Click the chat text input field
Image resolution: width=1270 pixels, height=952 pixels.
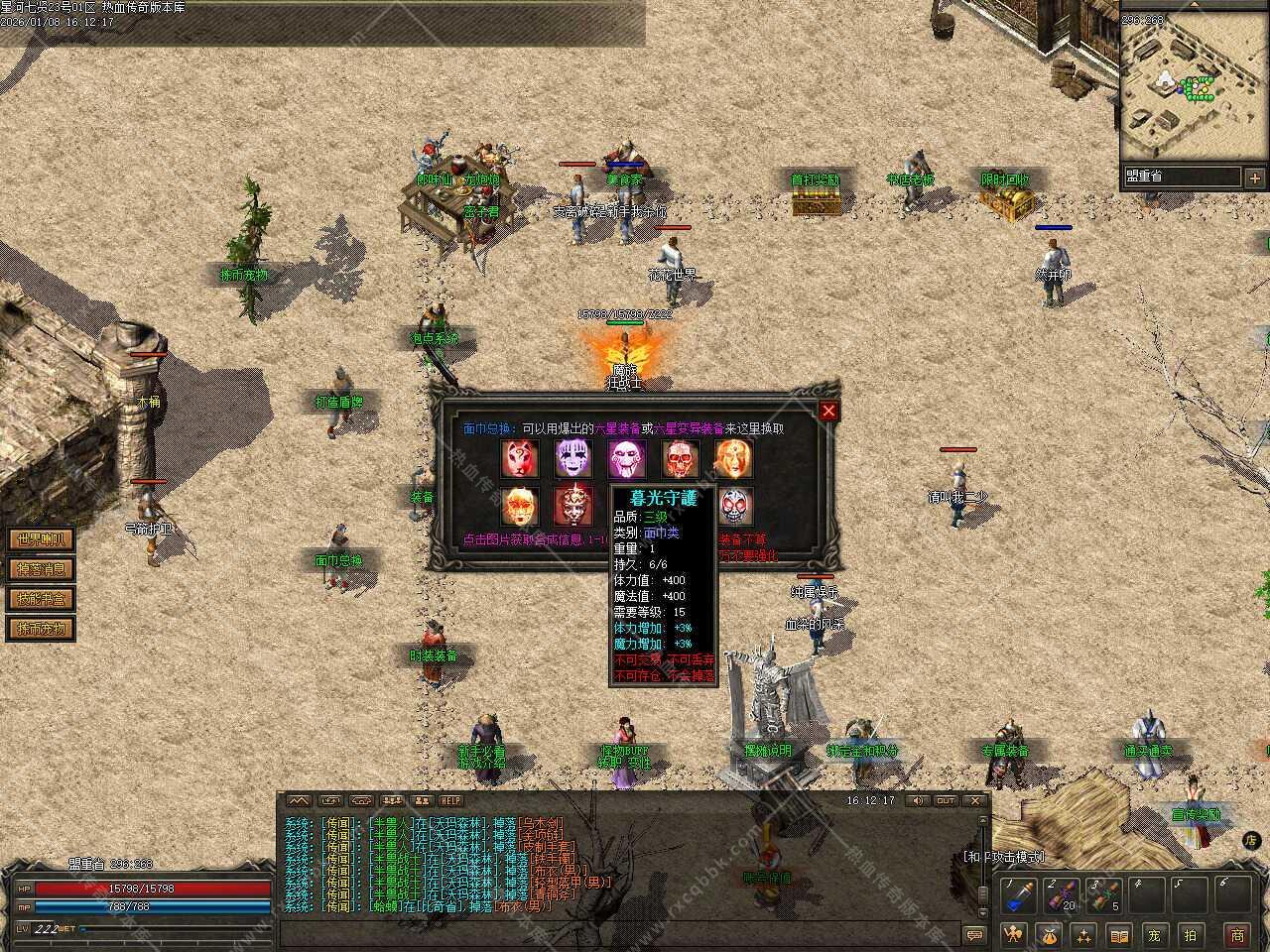(615, 934)
